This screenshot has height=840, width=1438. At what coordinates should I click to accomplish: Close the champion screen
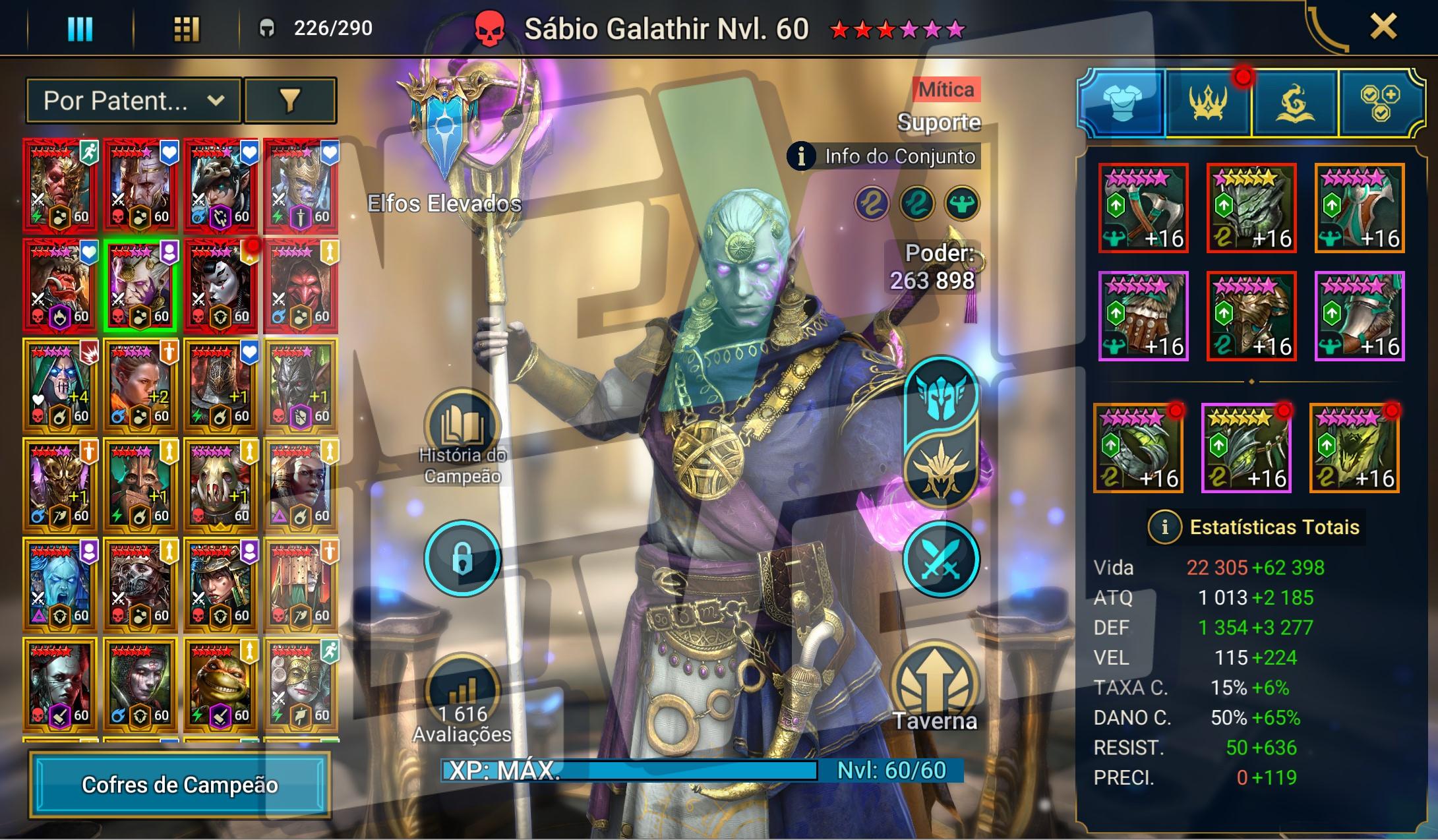tap(1383, 28)
